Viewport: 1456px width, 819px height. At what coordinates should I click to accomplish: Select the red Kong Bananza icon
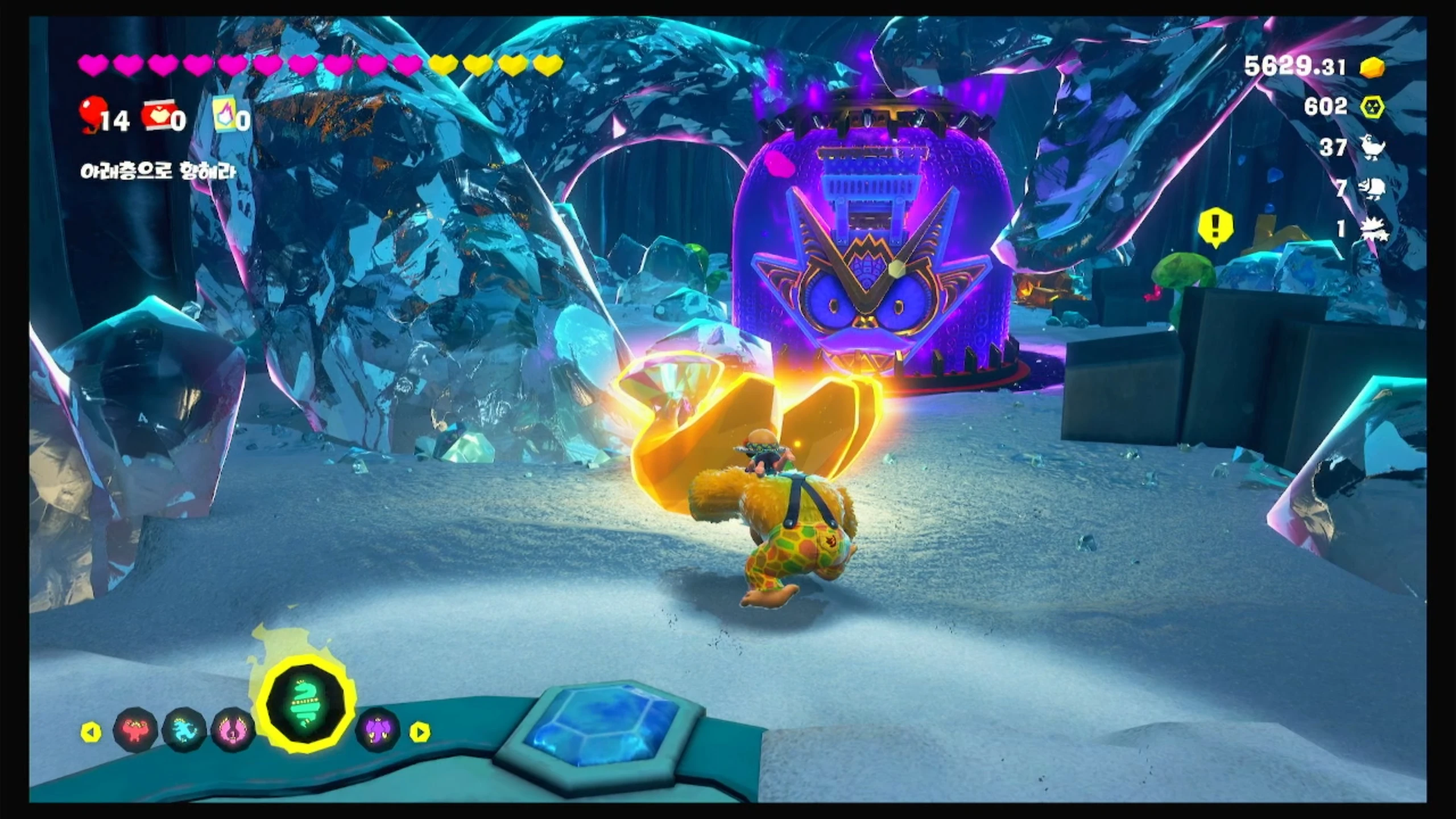pyautogui.click(x=135, y=730)
